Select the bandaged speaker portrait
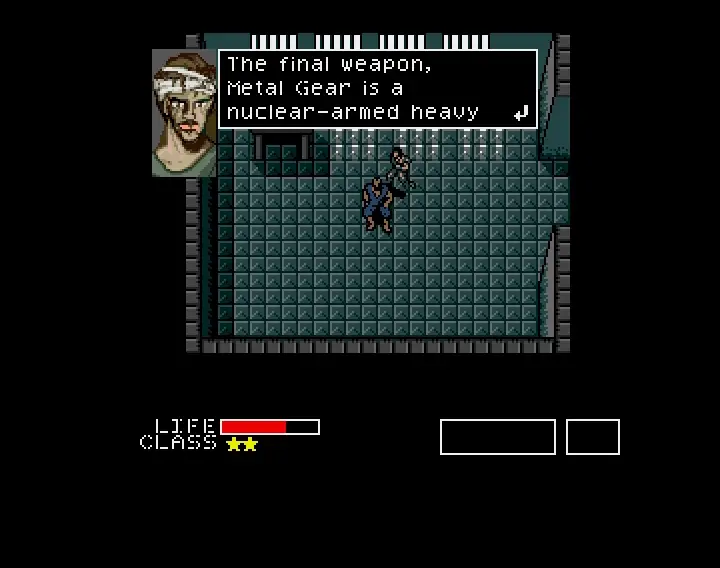Image resolution: width=720 pixels, height=568 pixels. click(x=184, y=113)
